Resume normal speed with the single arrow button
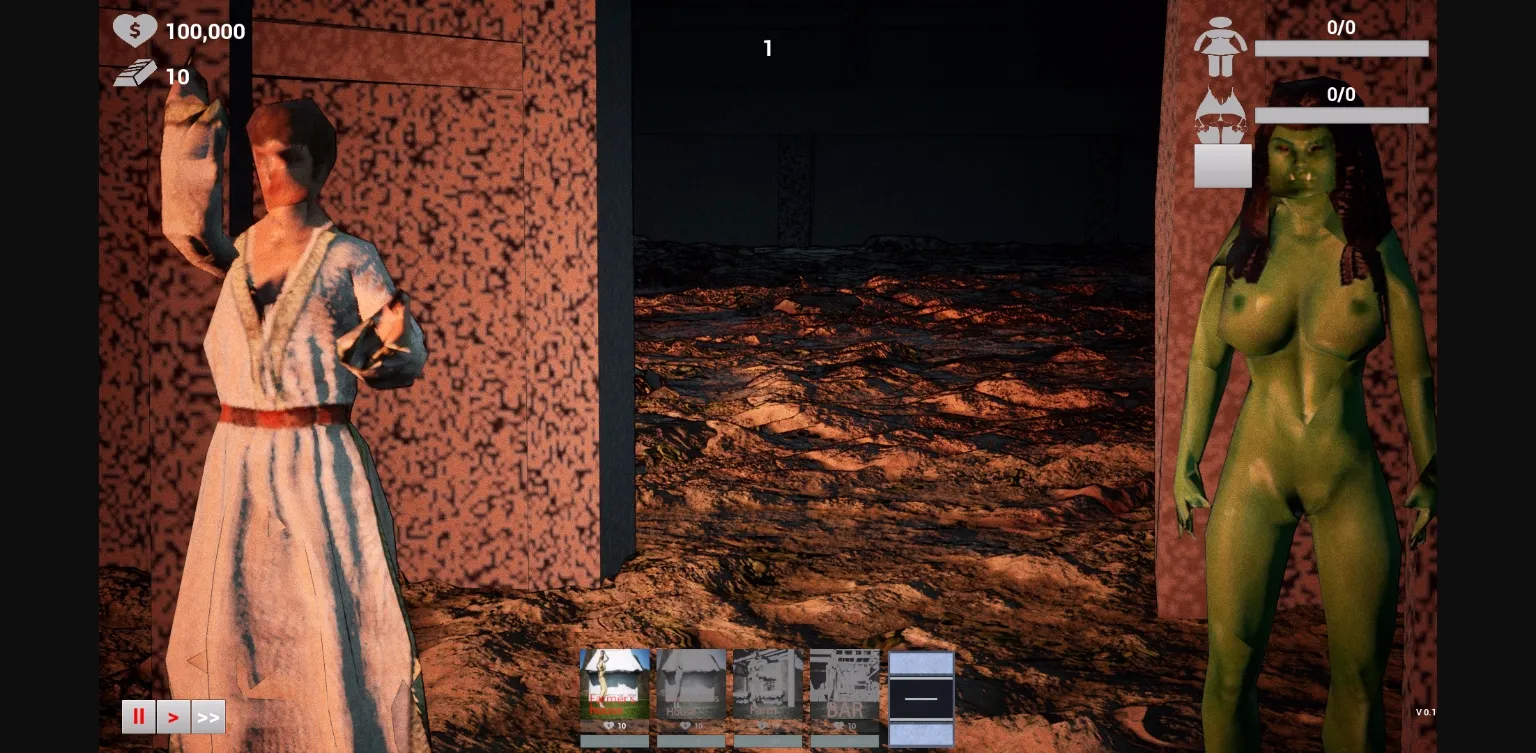This screenshot has width=1536, height=753. pos(173,716)
